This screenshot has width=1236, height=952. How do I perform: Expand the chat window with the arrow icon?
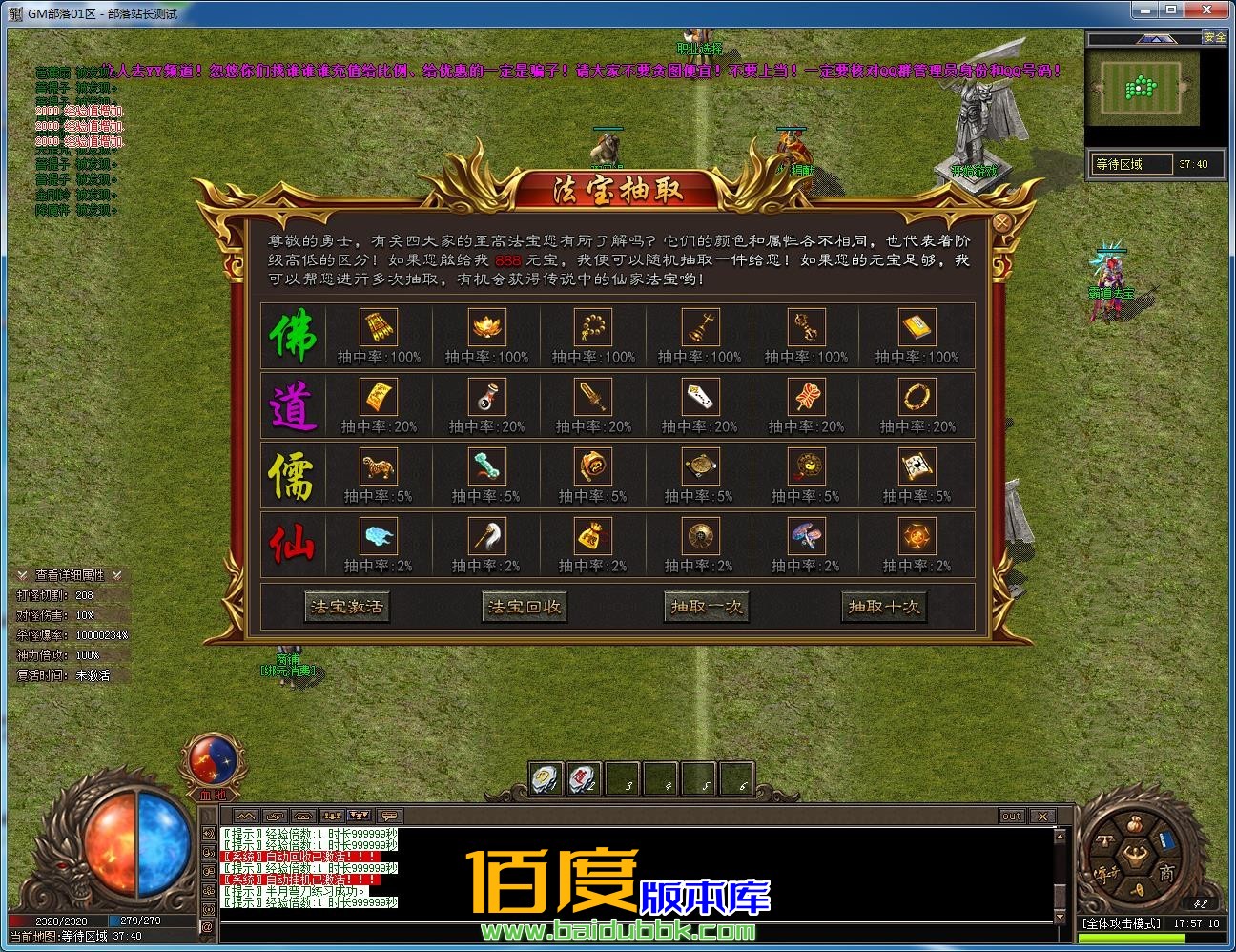coord(277,816)
